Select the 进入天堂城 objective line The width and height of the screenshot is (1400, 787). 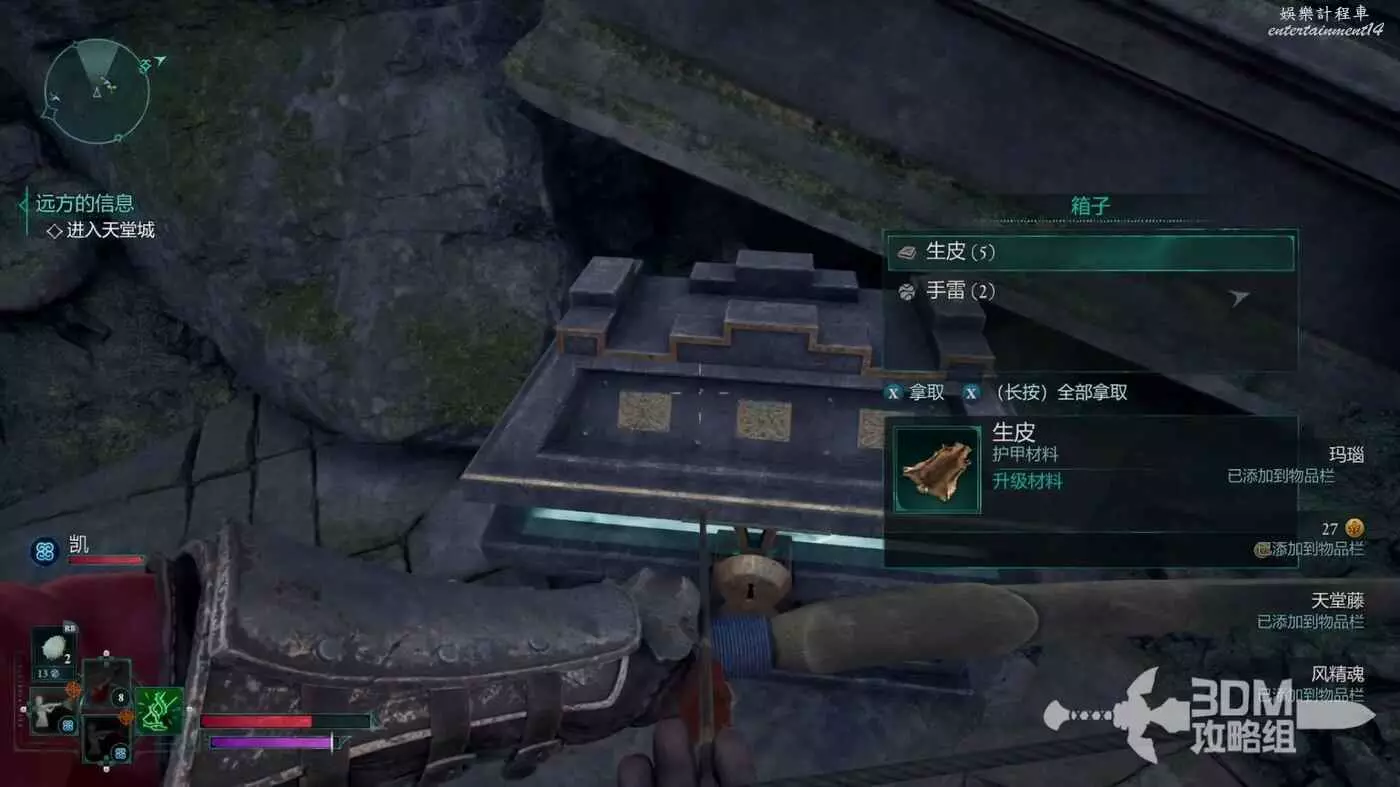(110, 231)
